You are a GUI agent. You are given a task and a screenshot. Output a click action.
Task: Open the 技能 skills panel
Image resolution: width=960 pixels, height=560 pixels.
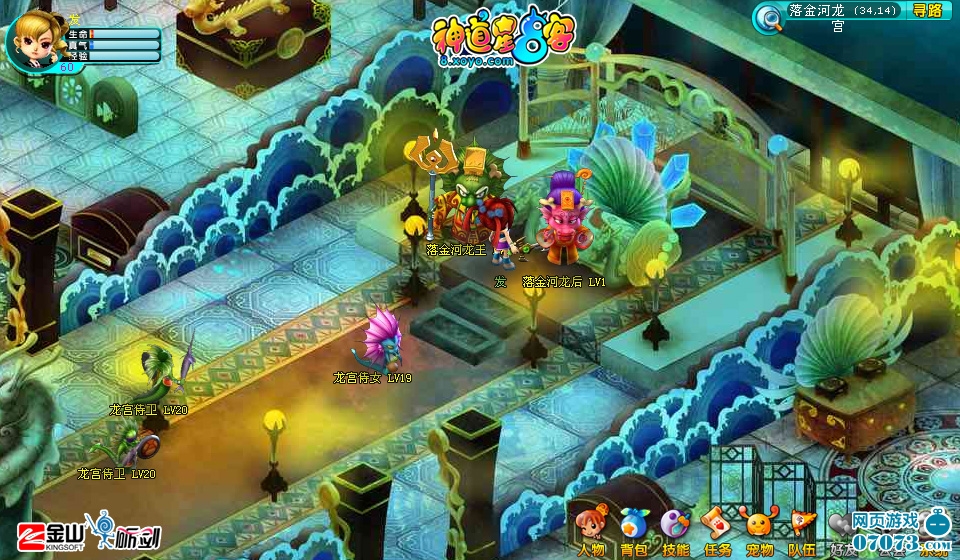675,531
